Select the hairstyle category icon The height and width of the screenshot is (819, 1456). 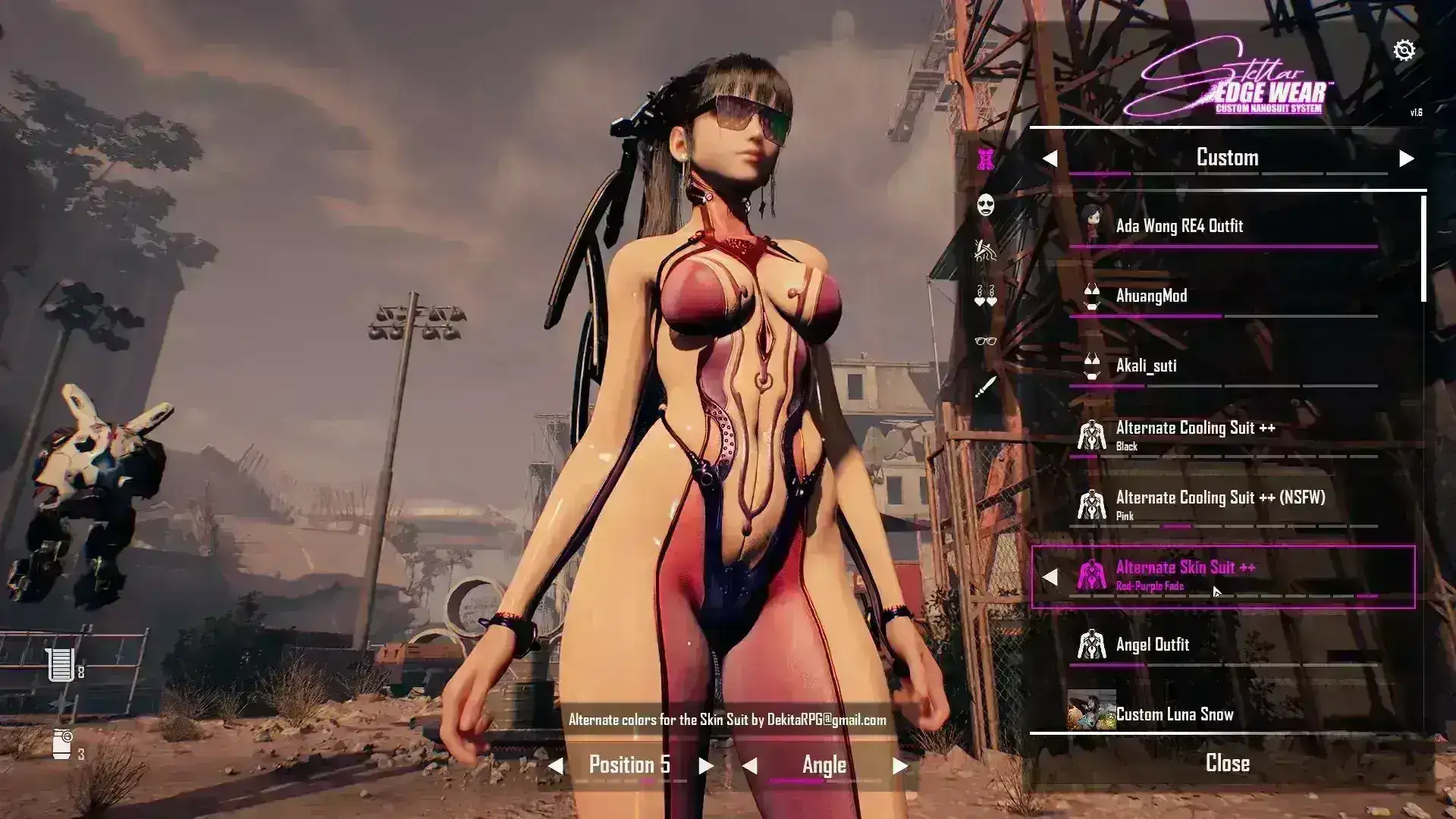tap(986, 250)
